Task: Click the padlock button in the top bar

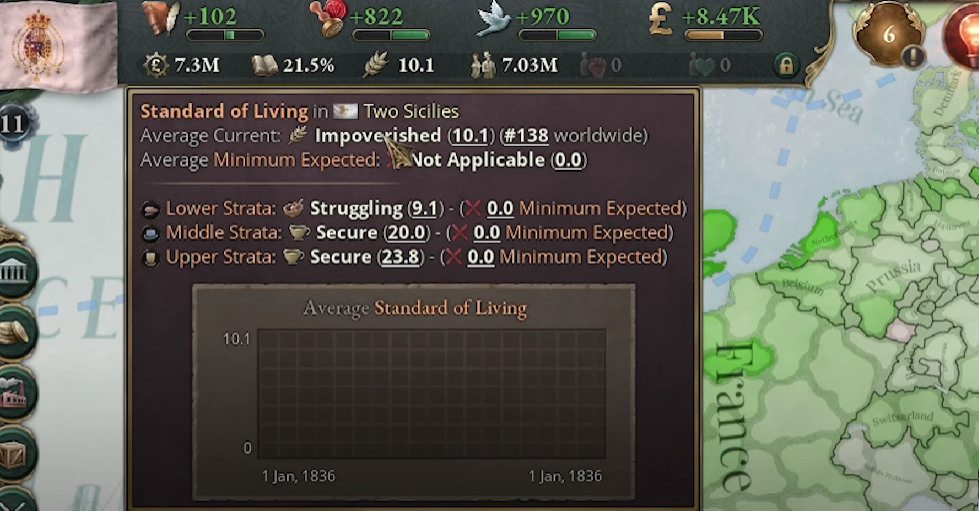Action: point(786,67)
